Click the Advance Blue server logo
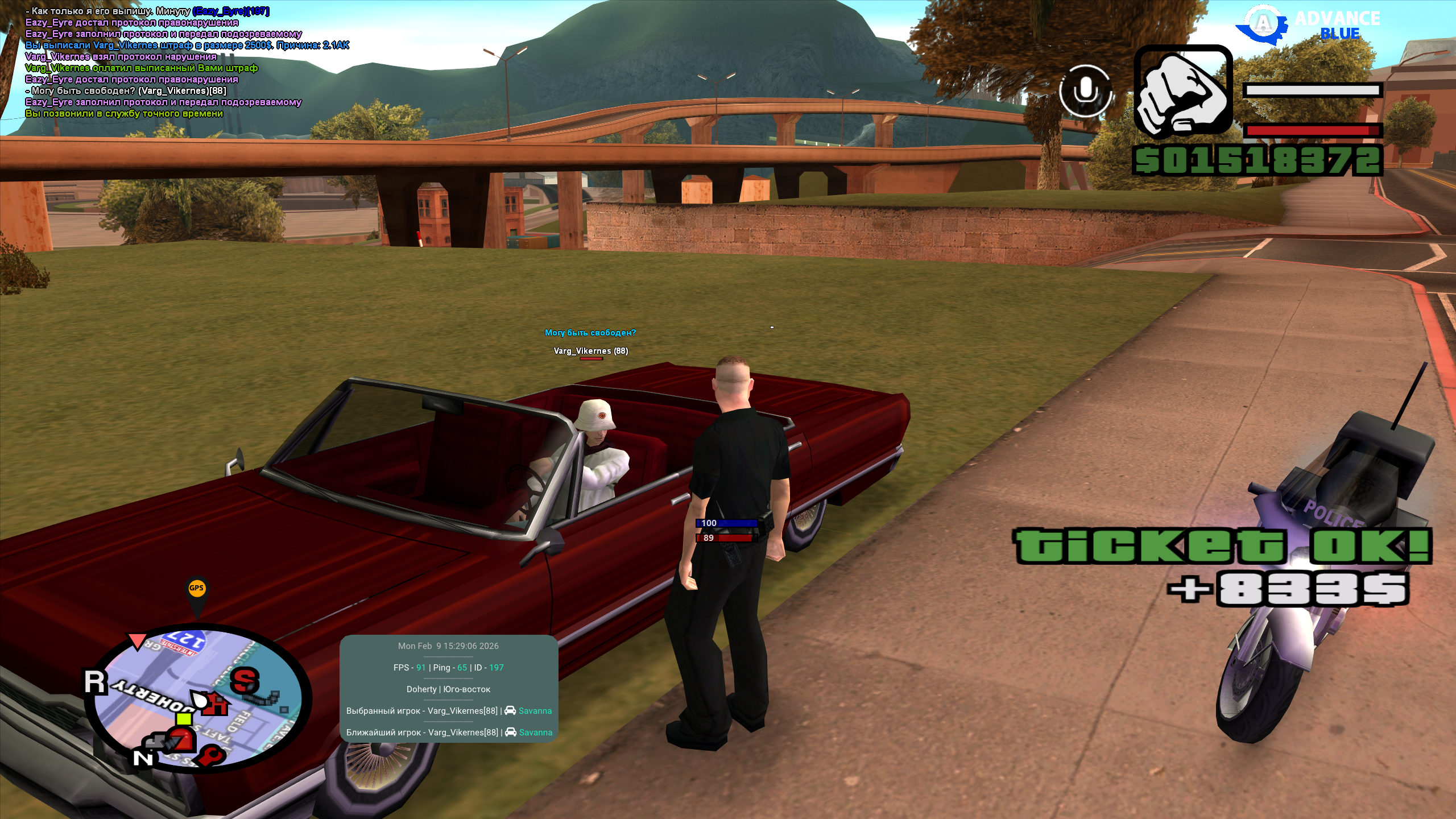 point(1308,26)
